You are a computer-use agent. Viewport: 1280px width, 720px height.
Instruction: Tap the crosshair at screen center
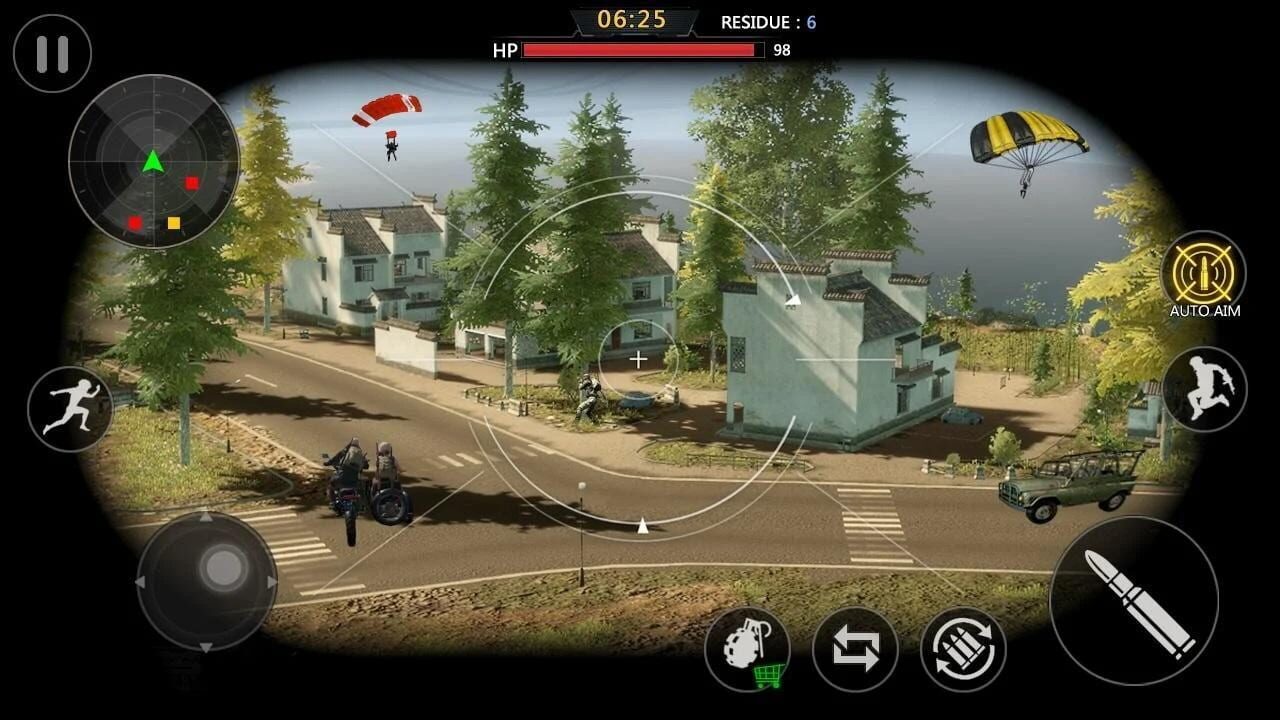pos(638,359)
